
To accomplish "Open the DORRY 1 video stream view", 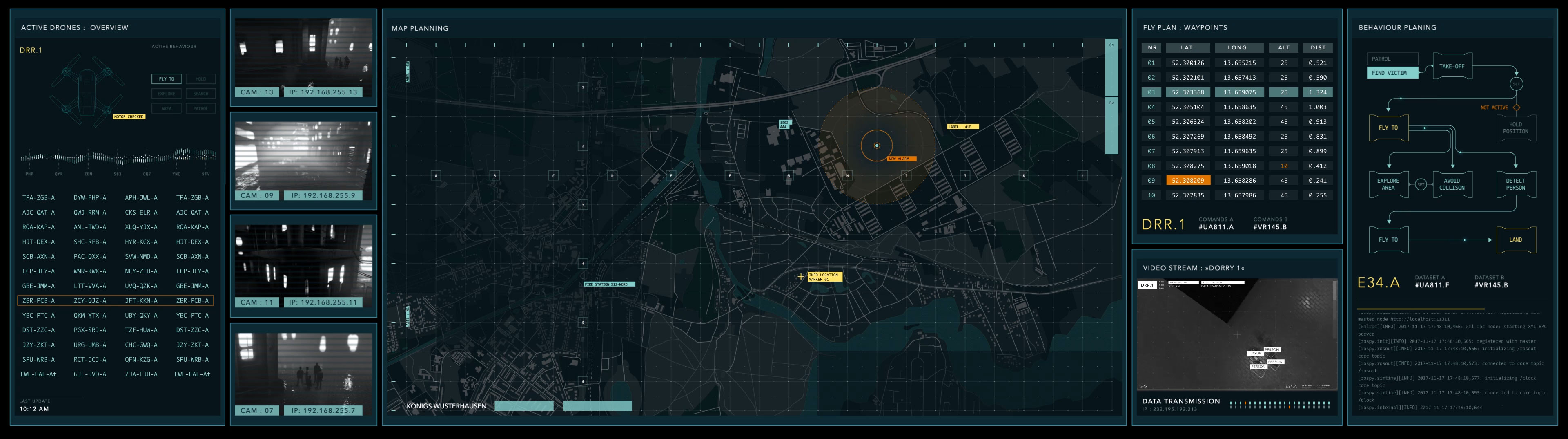I will [1236, 334].
